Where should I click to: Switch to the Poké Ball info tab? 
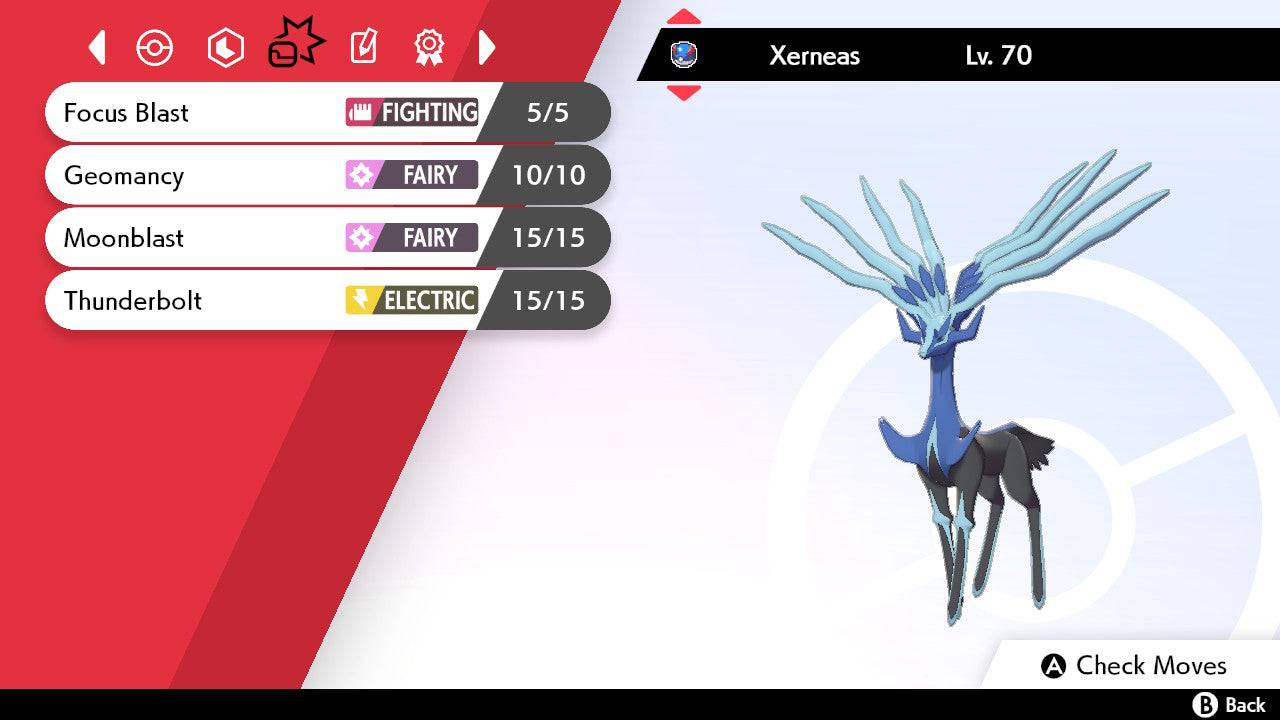pyautogui.click(x=155, y=47)
